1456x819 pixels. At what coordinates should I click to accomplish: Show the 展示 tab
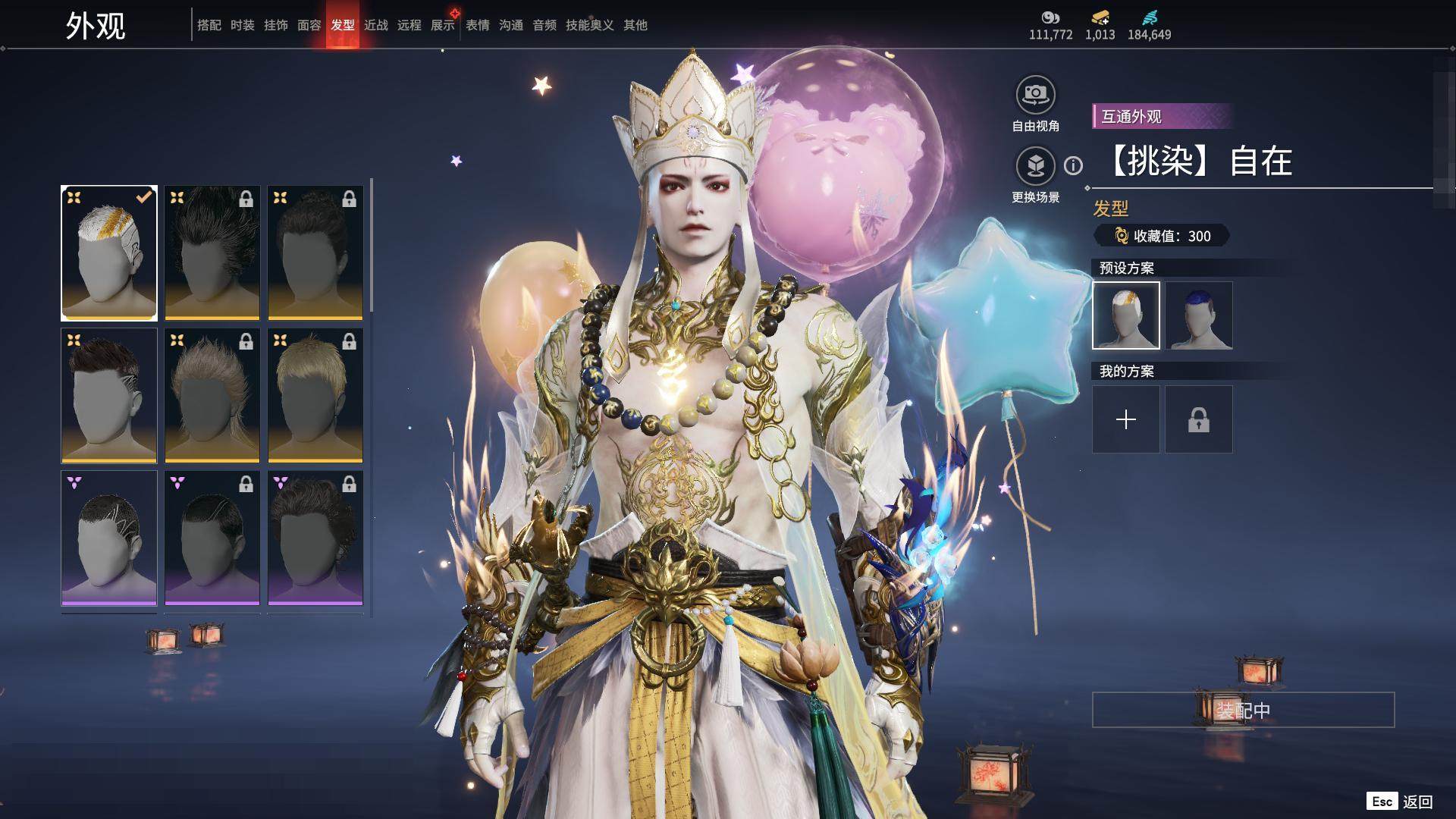coord(442,25)
